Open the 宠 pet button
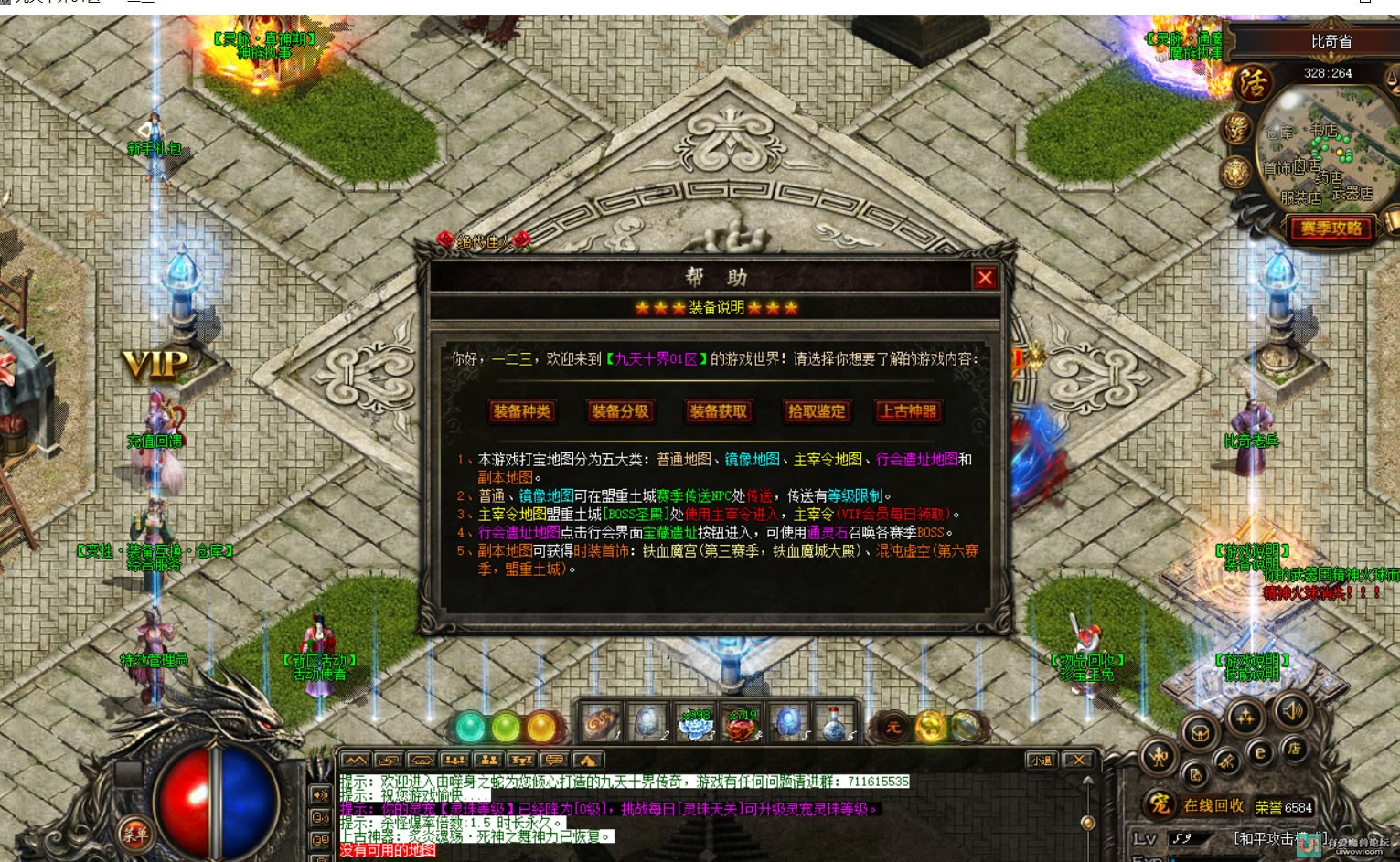 (x=1160, y=804)
